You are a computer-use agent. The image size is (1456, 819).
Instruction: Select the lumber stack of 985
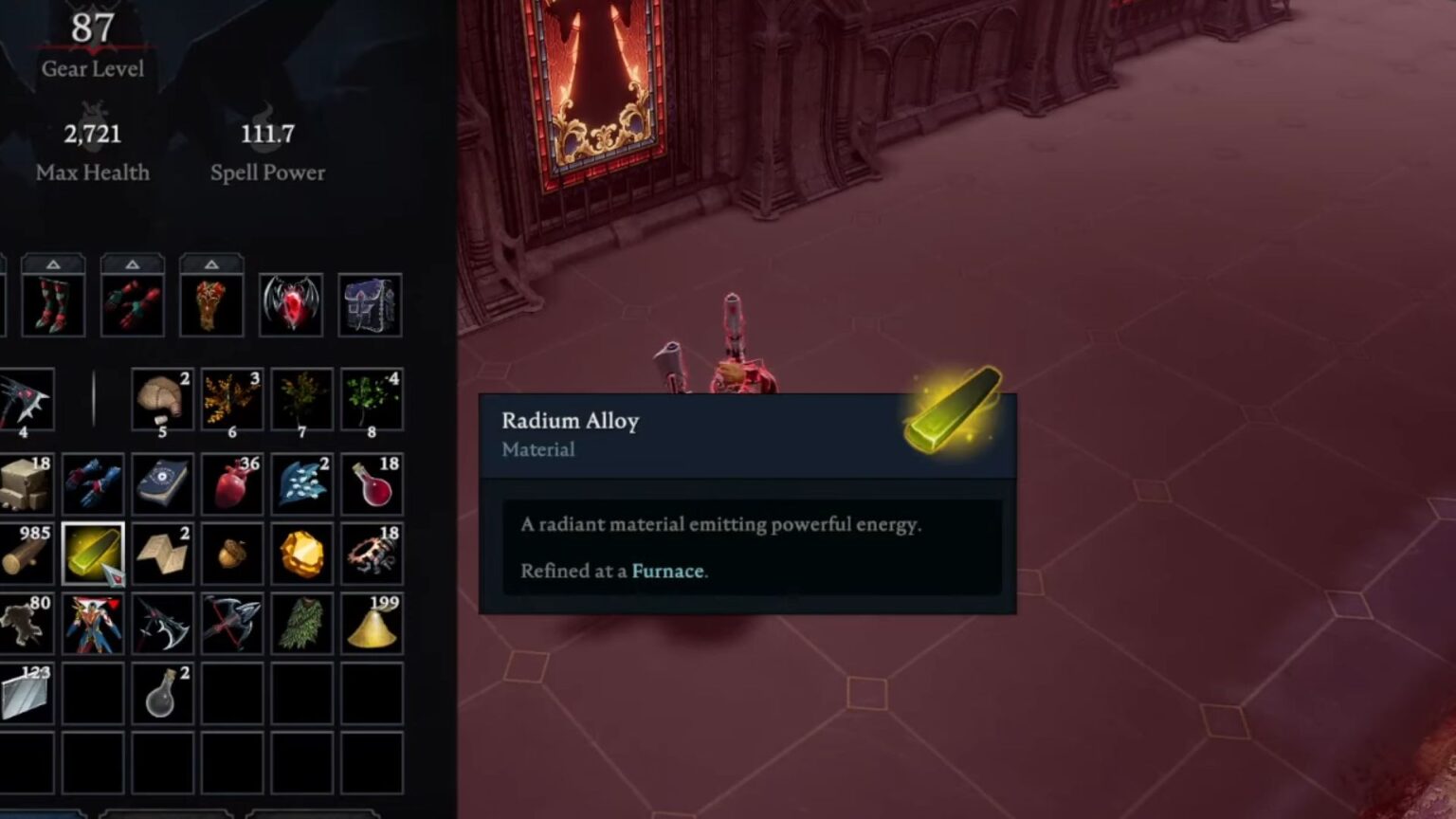[24, 553]
